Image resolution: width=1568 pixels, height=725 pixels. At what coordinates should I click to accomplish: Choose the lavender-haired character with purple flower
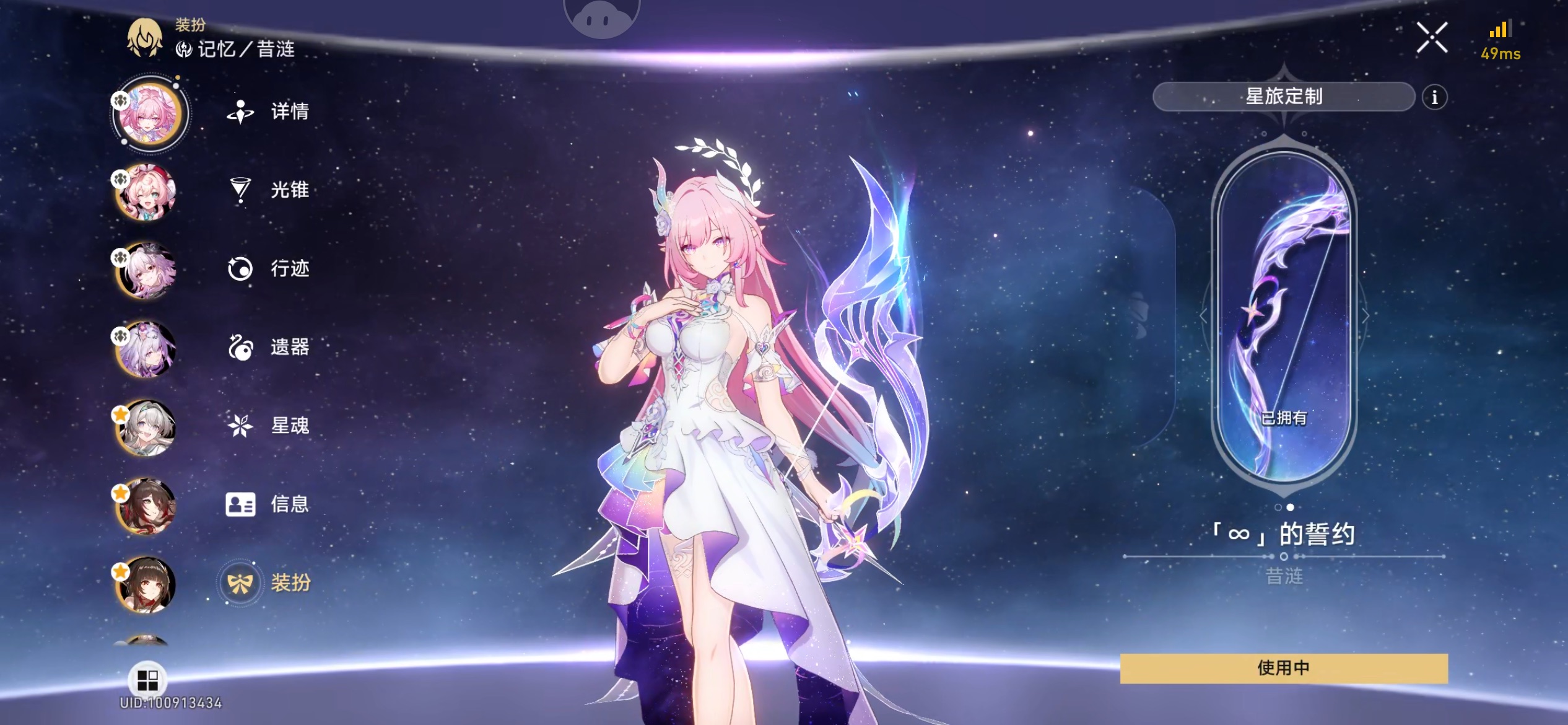[x=146, y=349]
